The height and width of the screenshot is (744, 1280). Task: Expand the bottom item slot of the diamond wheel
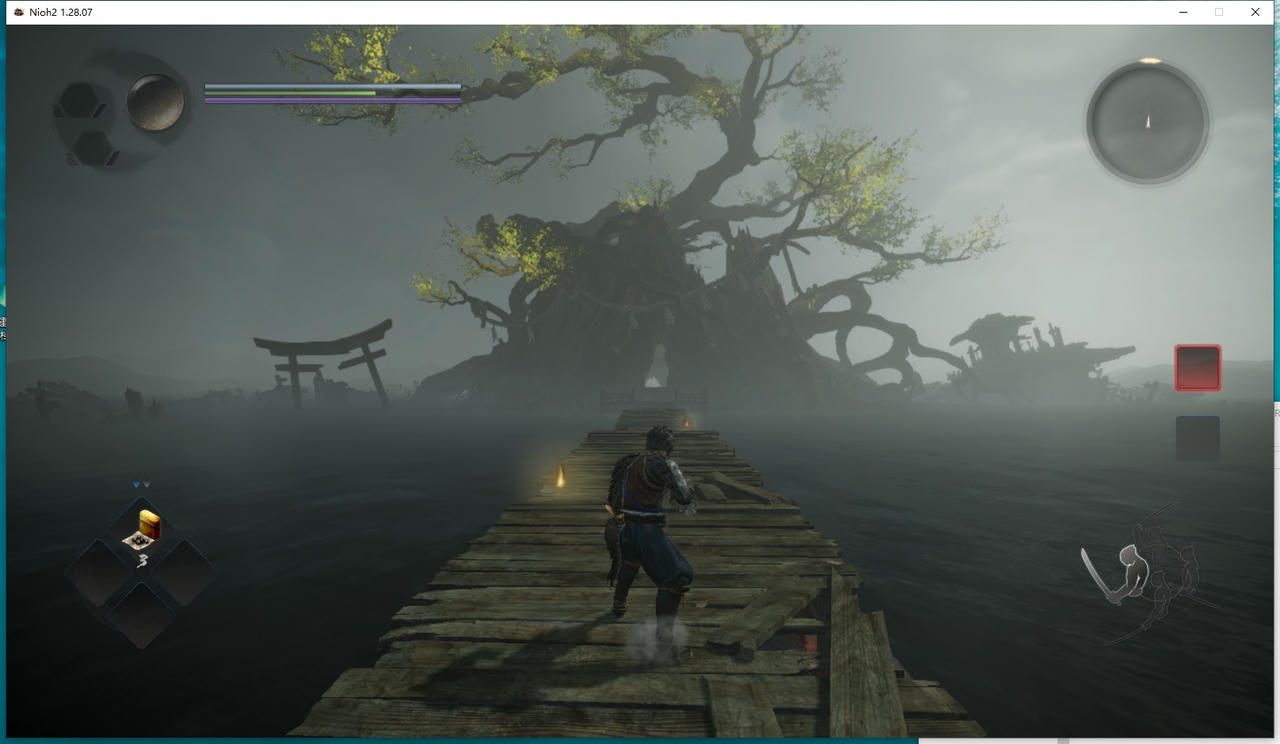coord(144,617)
